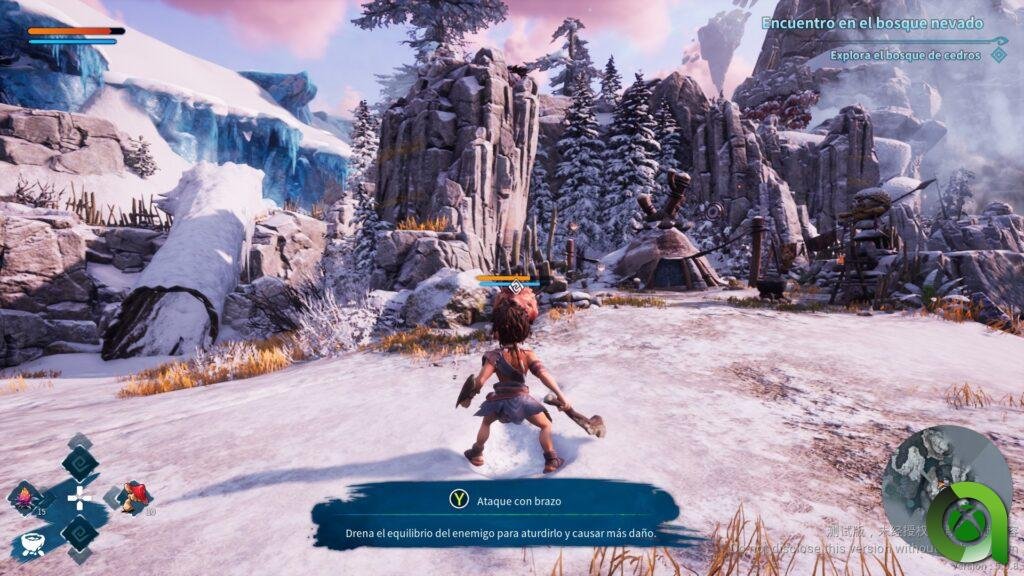Screen dimensions: 1024x576
Task: Select the campfire item slot
Action: (24, 497)
